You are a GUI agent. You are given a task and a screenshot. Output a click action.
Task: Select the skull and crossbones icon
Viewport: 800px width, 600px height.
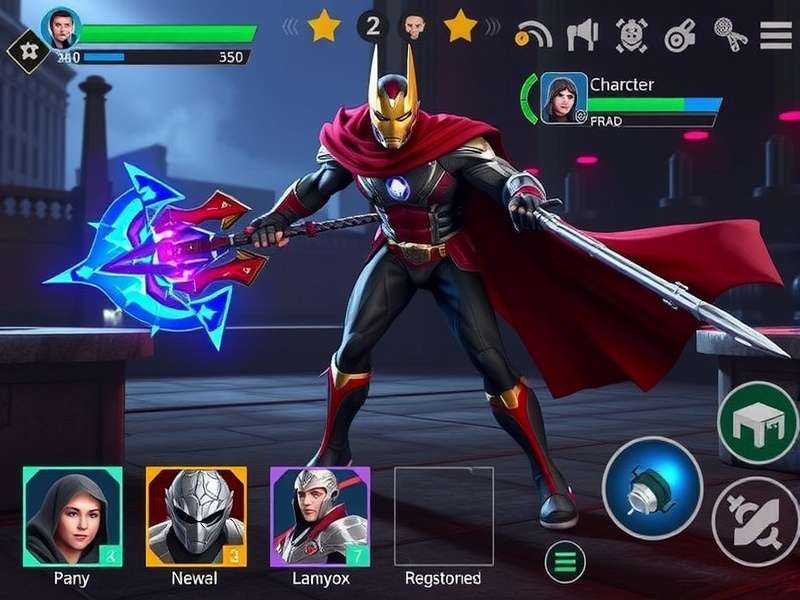tap(632, 35)
